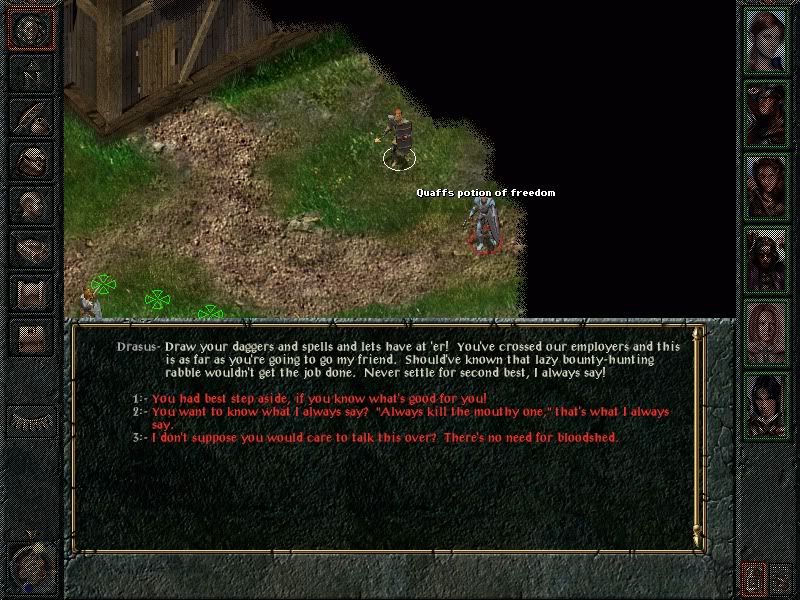Click the Return to Game sidebar button
The height and width of the screenshot is (600, 800).
[x=30, y=30]
